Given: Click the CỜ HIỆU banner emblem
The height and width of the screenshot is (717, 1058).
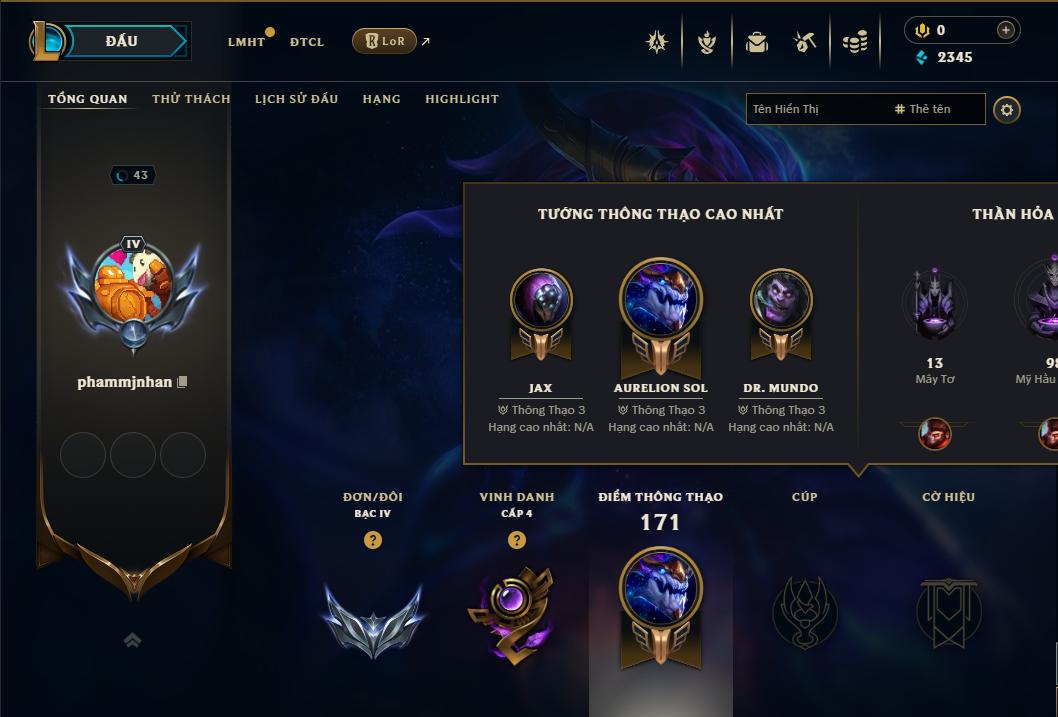Looking at the screenshot, I should coord(948,611).
